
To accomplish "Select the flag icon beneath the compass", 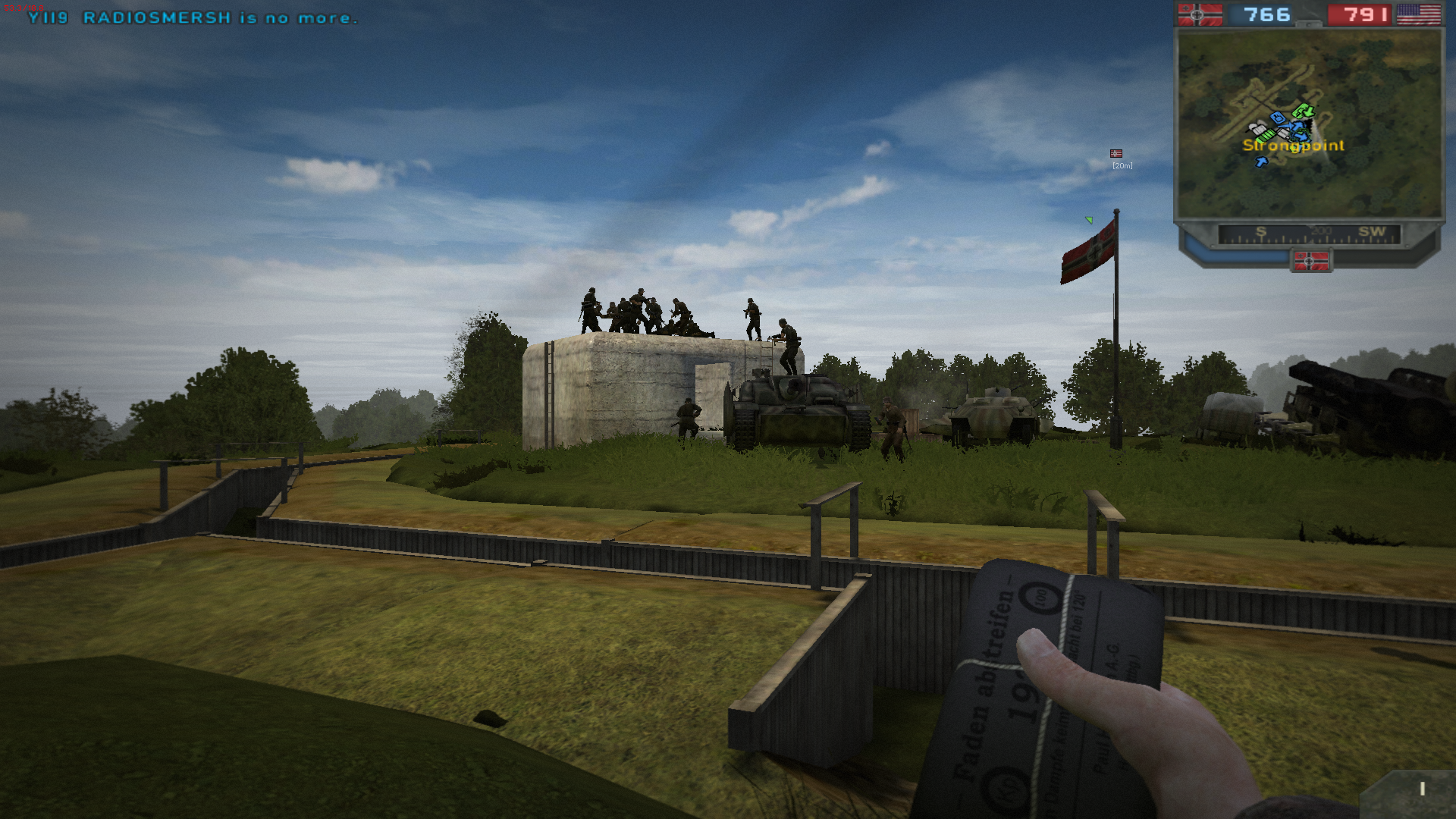I will point(1310,262).
